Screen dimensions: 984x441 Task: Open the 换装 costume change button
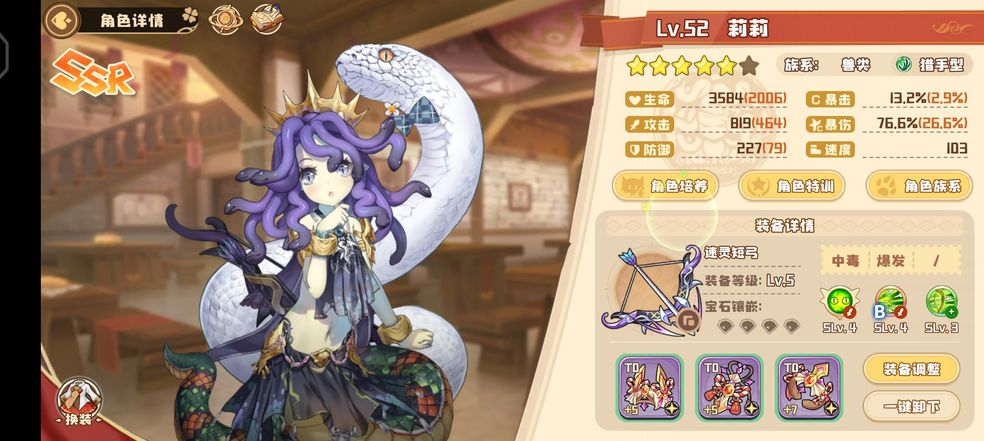tap(77, 399)
